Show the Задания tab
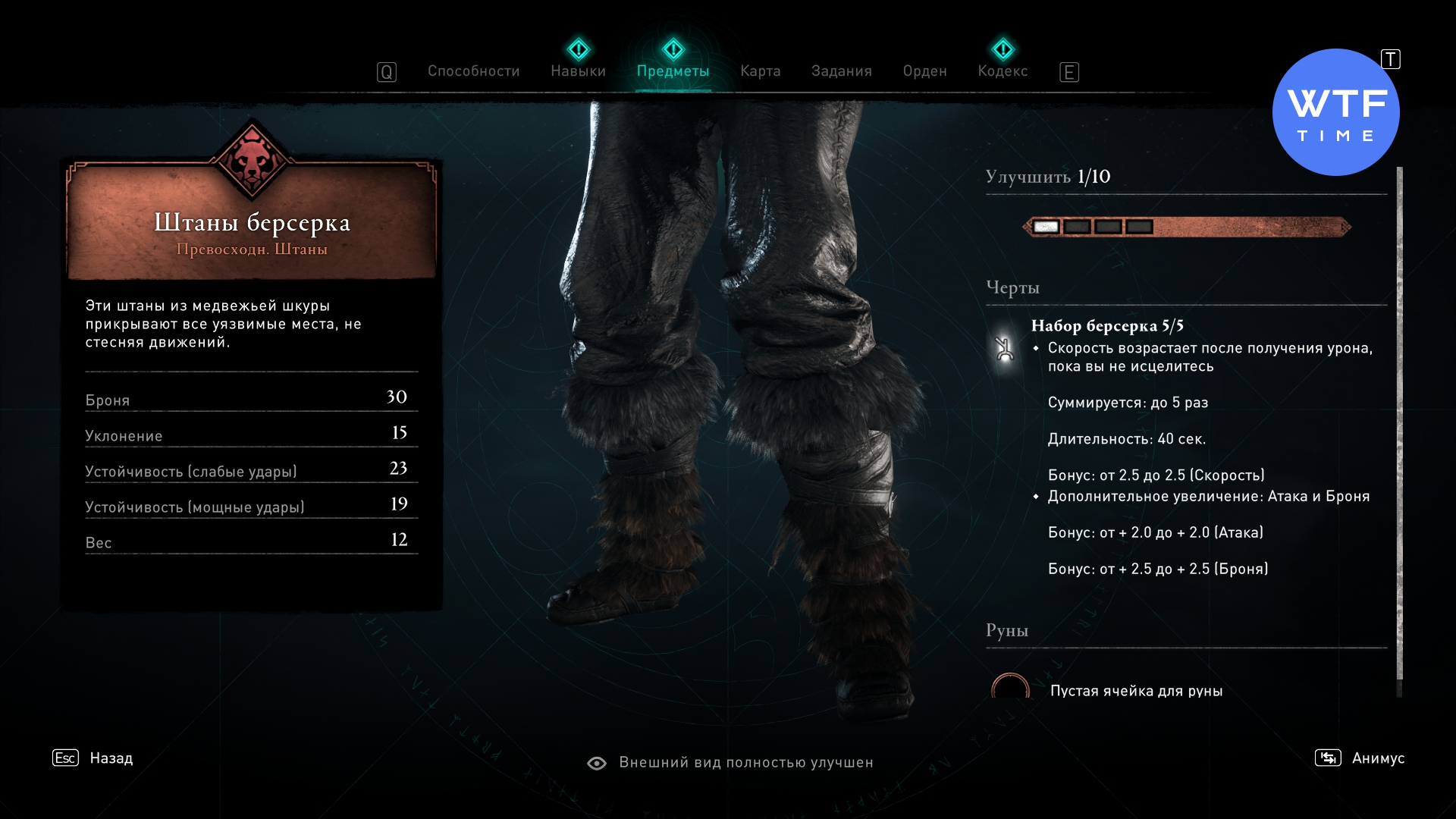The image size is (1456, 819). point(841,71)
